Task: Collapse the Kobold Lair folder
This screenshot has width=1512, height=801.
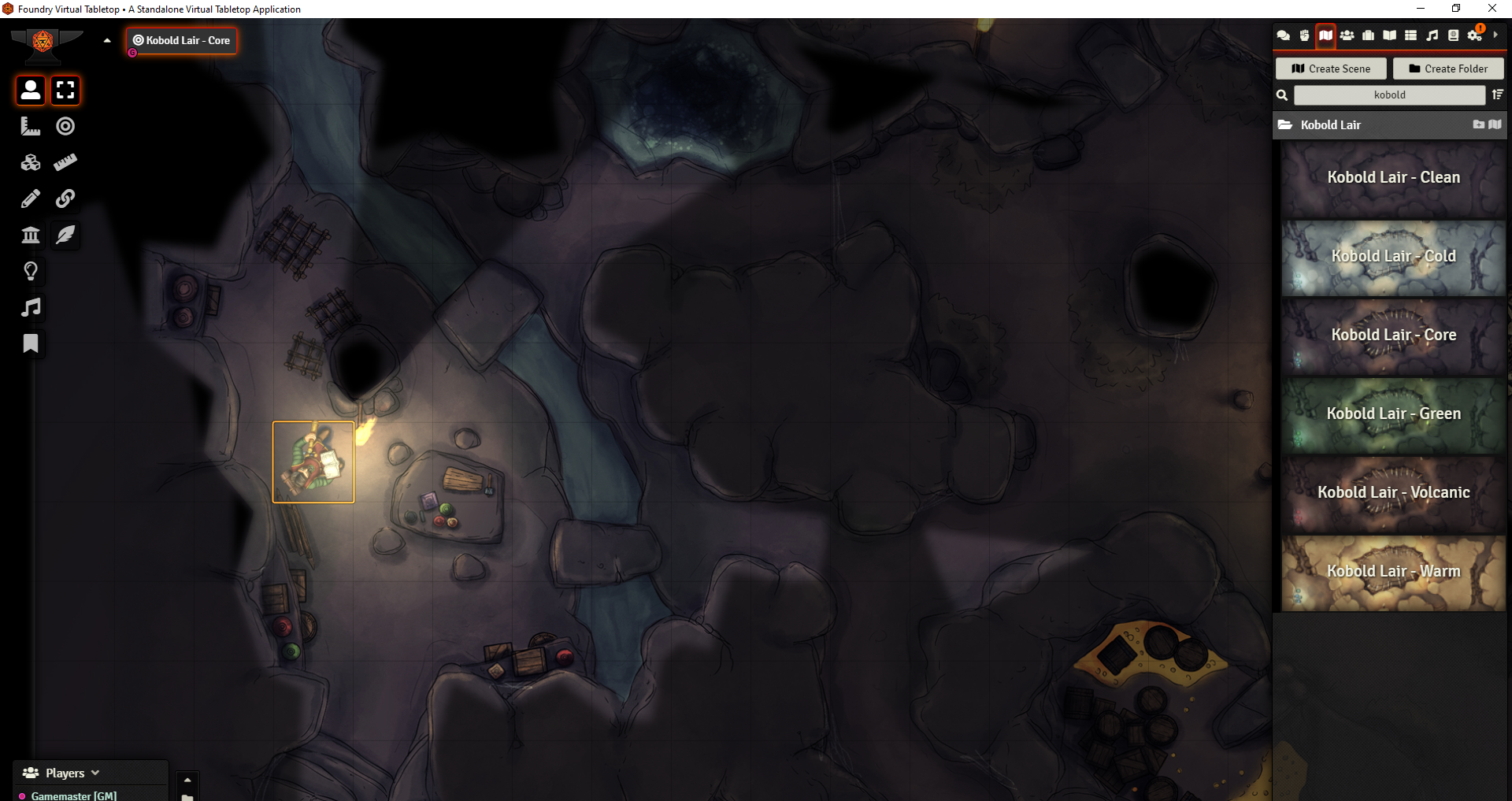Action: (x=1331, y=124)
